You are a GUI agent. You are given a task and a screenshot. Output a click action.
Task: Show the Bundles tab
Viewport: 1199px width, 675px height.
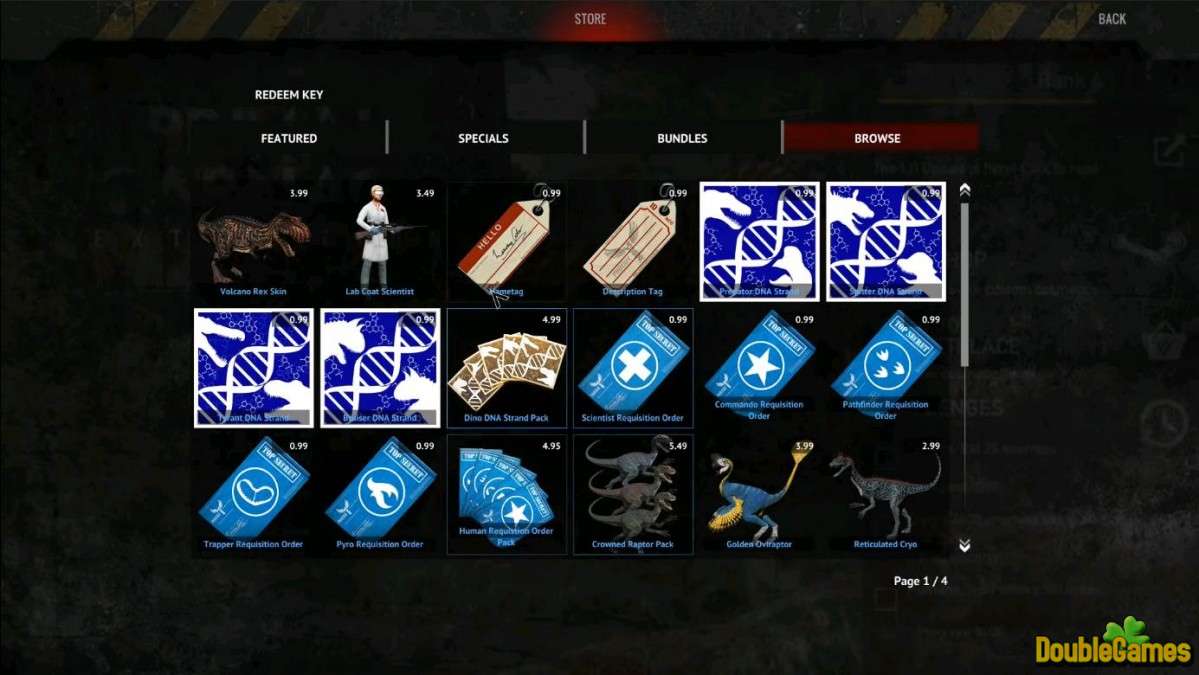[682, 138]
